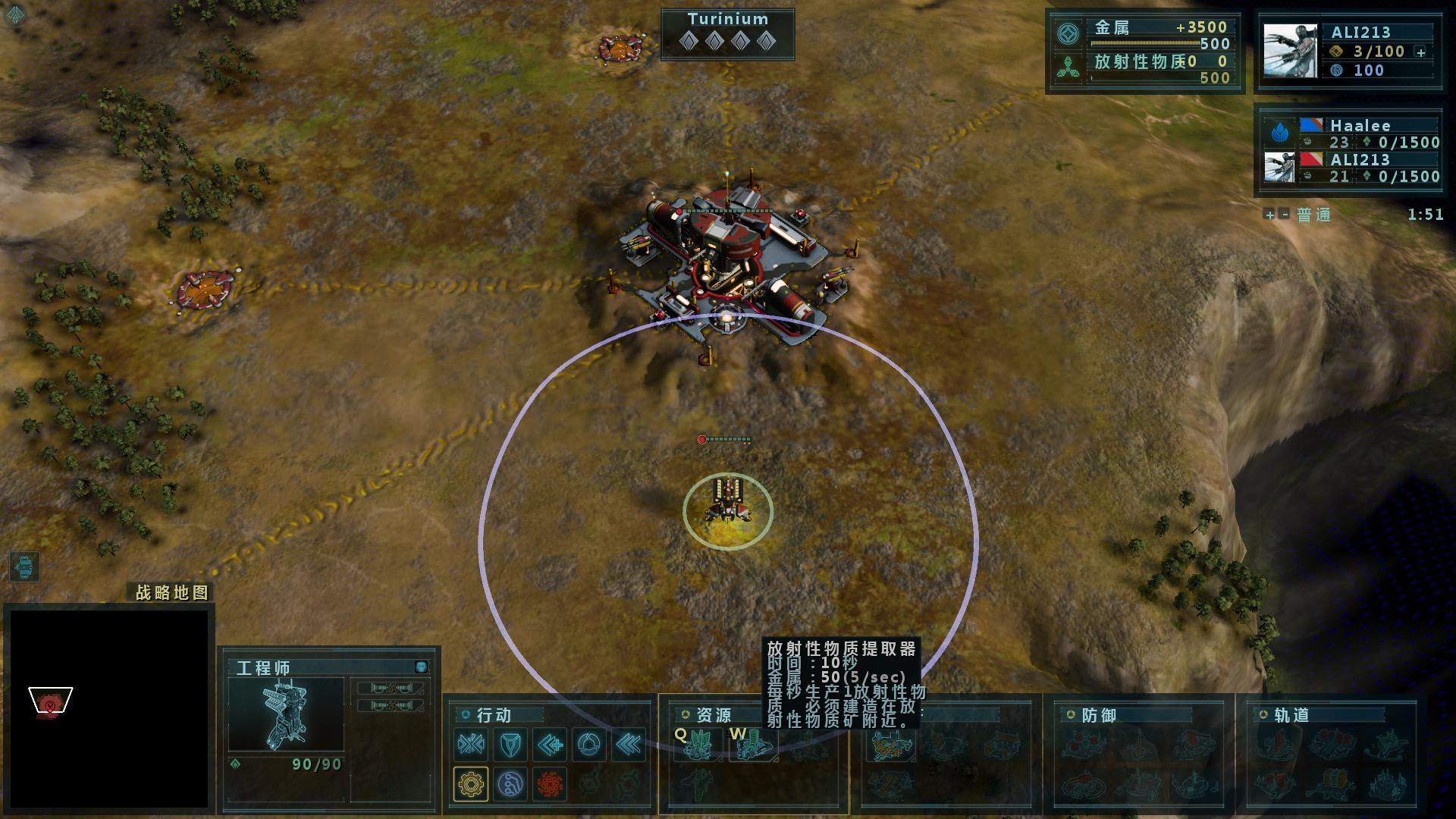Screen dimensions: 1456x819
Task: Activate the red dotted burst icon
Action: [x=550, y=783]
